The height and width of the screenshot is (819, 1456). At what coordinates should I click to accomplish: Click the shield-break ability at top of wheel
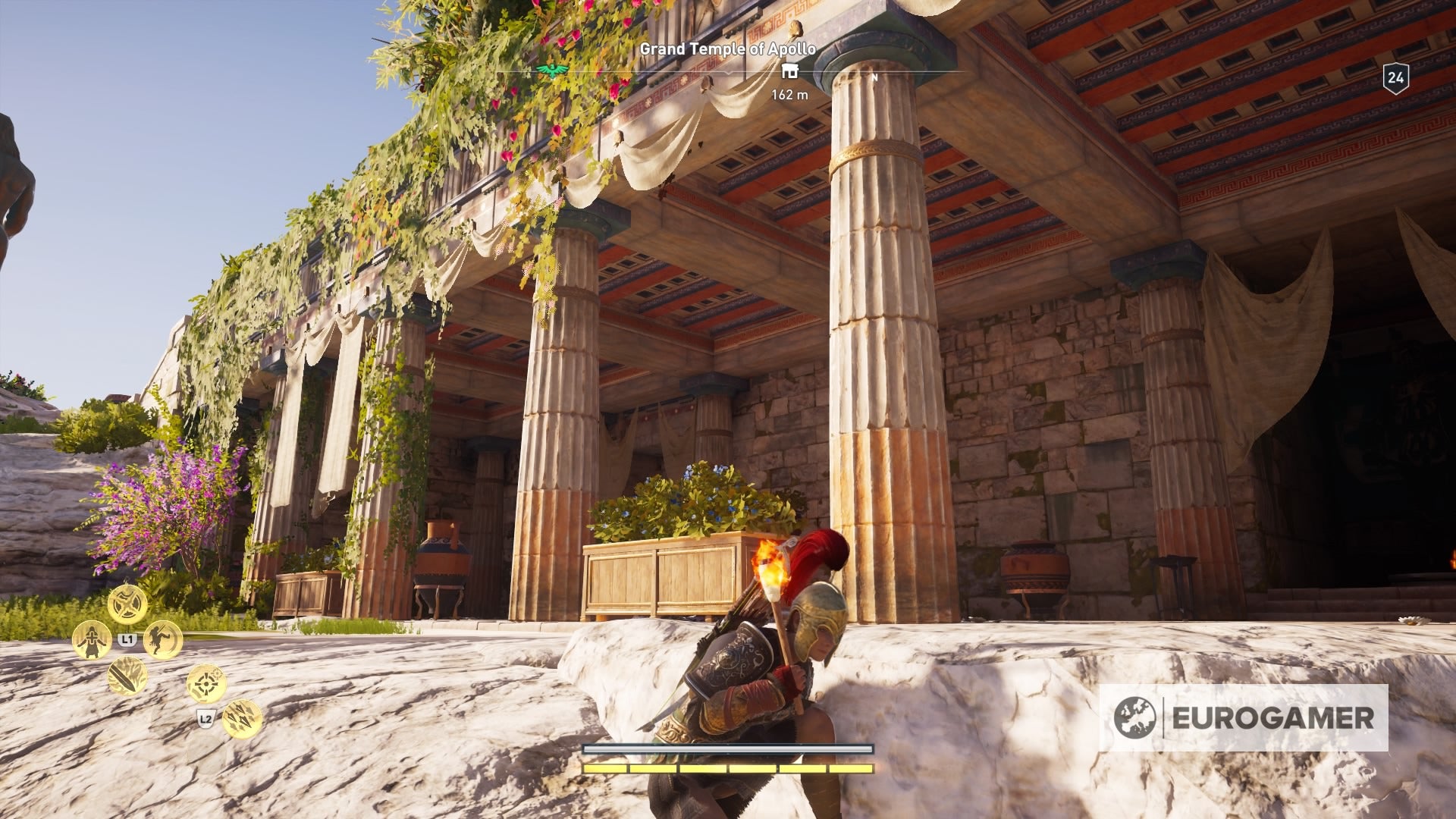tap(127, 604)
